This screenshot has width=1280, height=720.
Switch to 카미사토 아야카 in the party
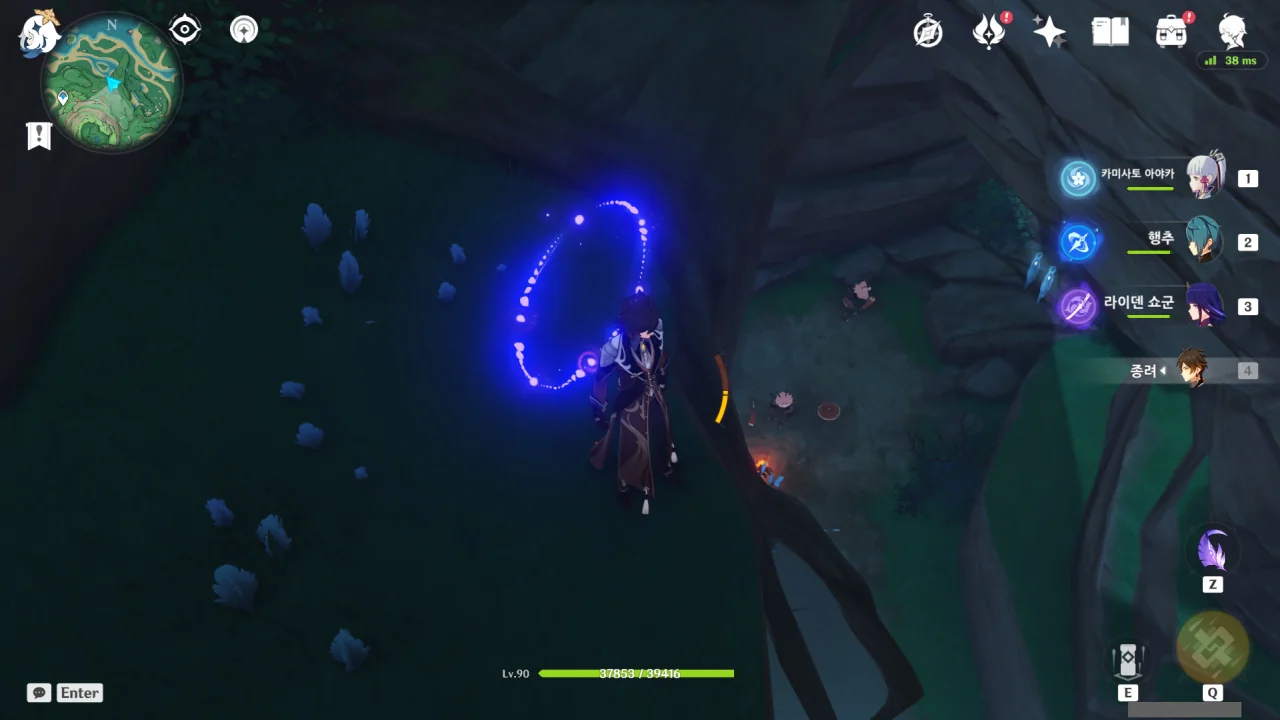(x=1204, y=178)
